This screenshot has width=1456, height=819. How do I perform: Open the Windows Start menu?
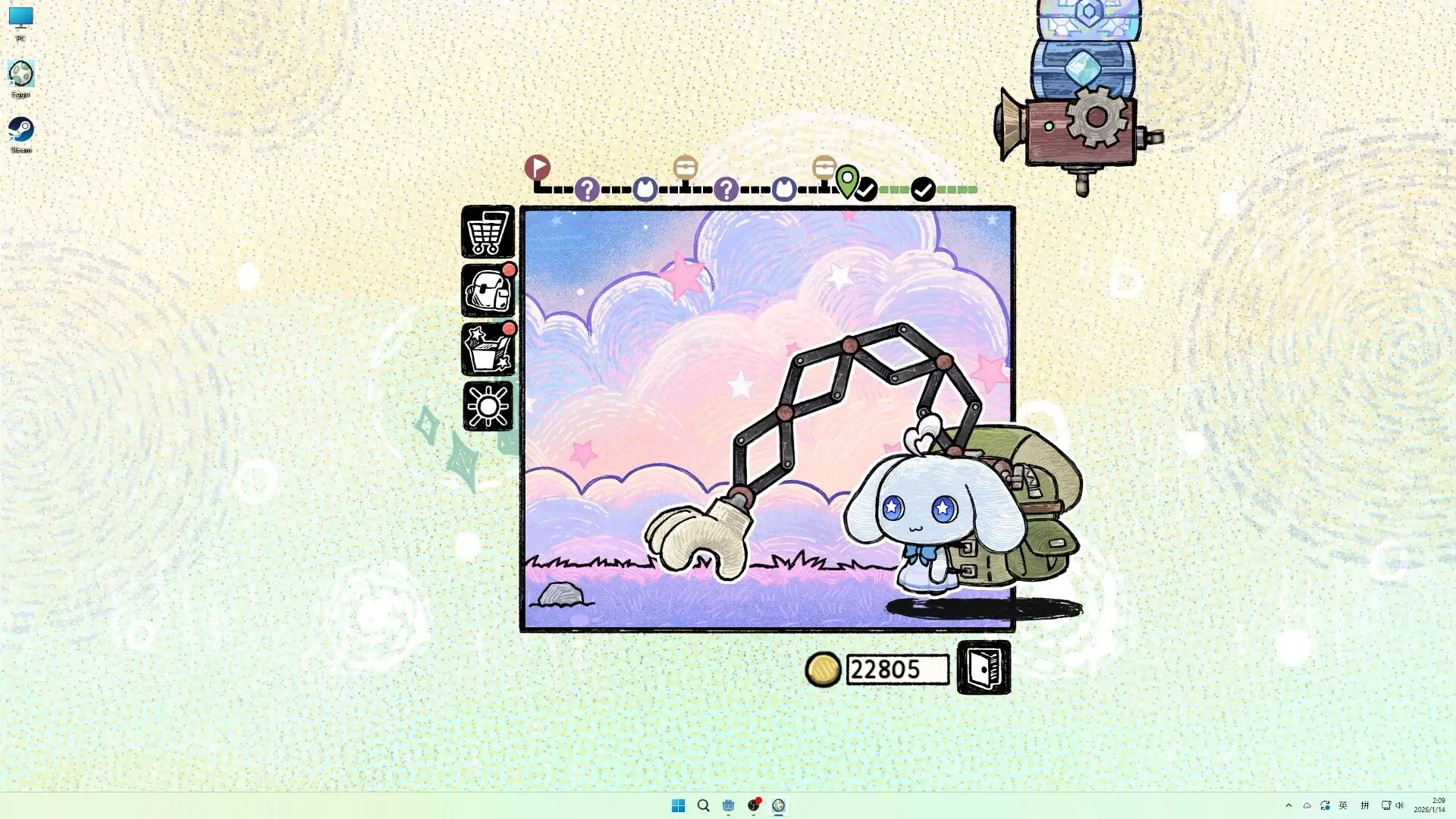(x=678, y=805)
